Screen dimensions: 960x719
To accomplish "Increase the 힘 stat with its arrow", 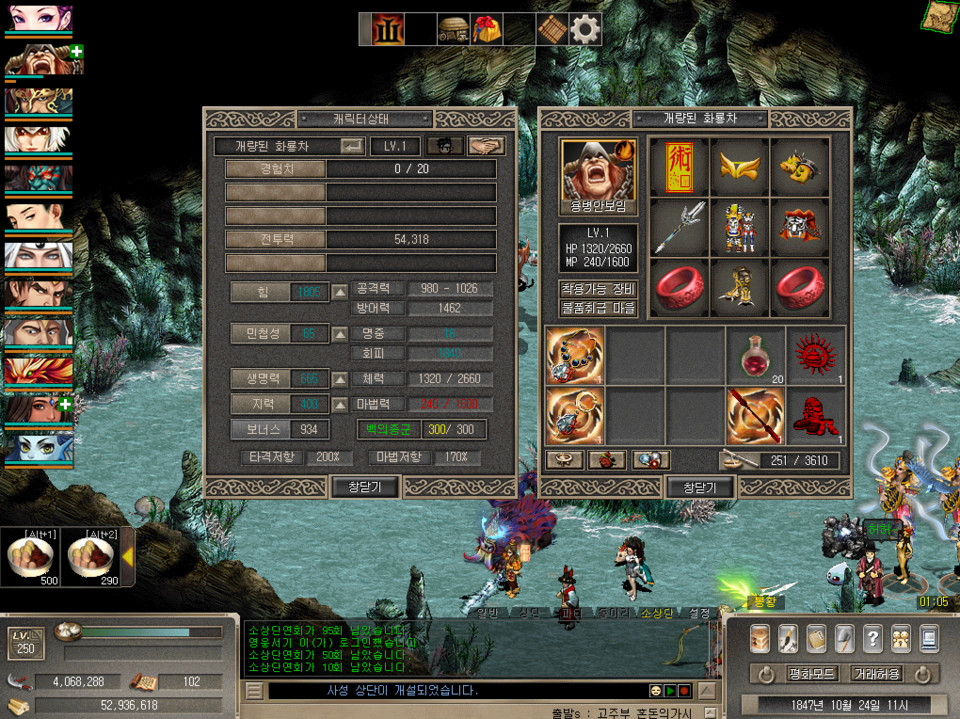I will (340, 292).
